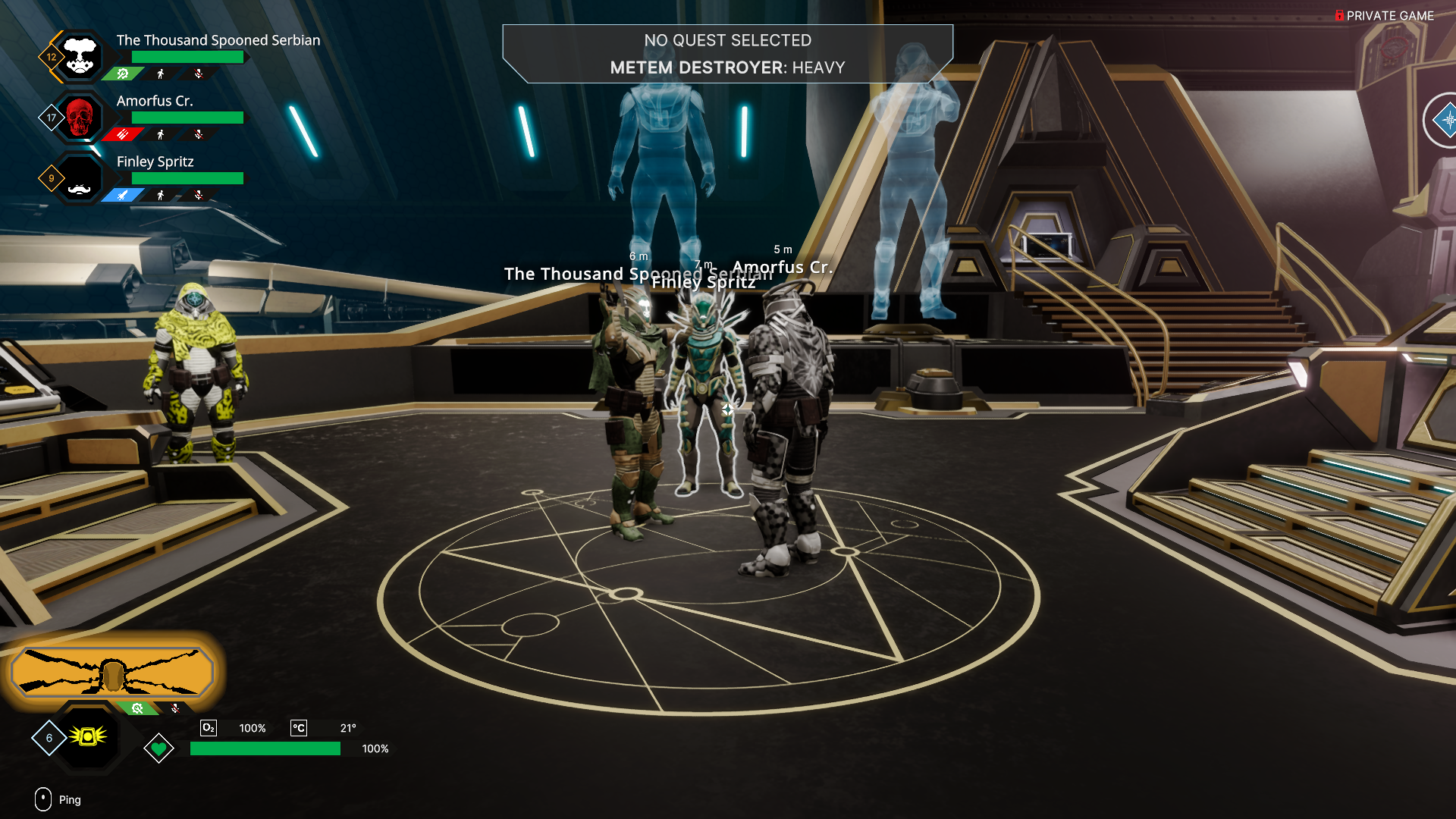Click The Thousand Spooned Serbian's green class icon
The image size is (1456, 819).
pos(123,74)
